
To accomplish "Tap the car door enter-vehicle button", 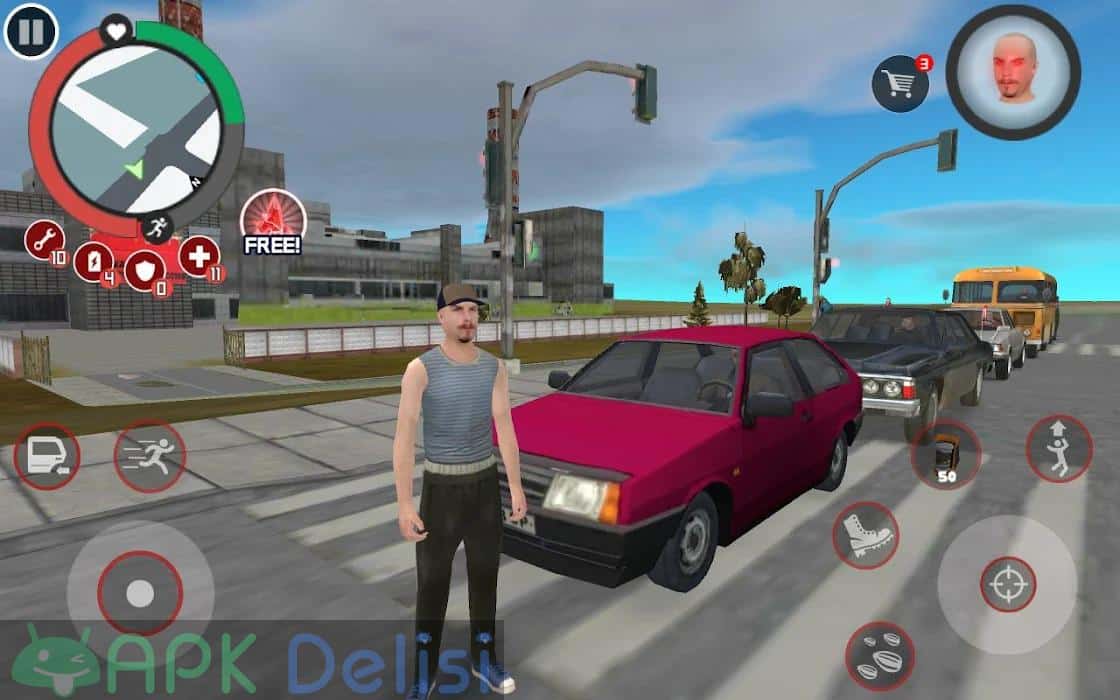I will pyautogui.click(x=46, y=457).
